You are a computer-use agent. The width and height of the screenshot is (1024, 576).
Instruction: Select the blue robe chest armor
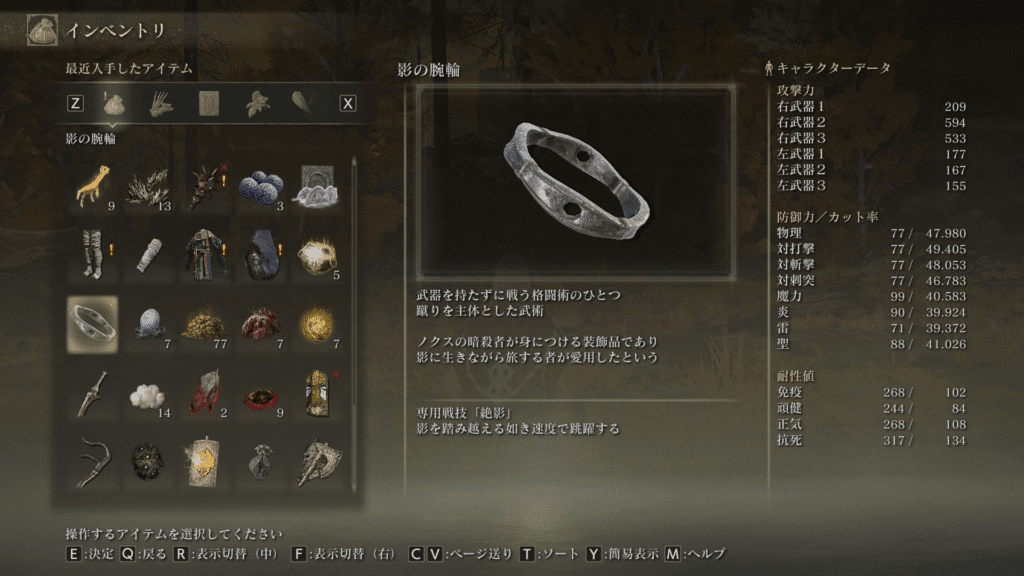tap(204, 254)
